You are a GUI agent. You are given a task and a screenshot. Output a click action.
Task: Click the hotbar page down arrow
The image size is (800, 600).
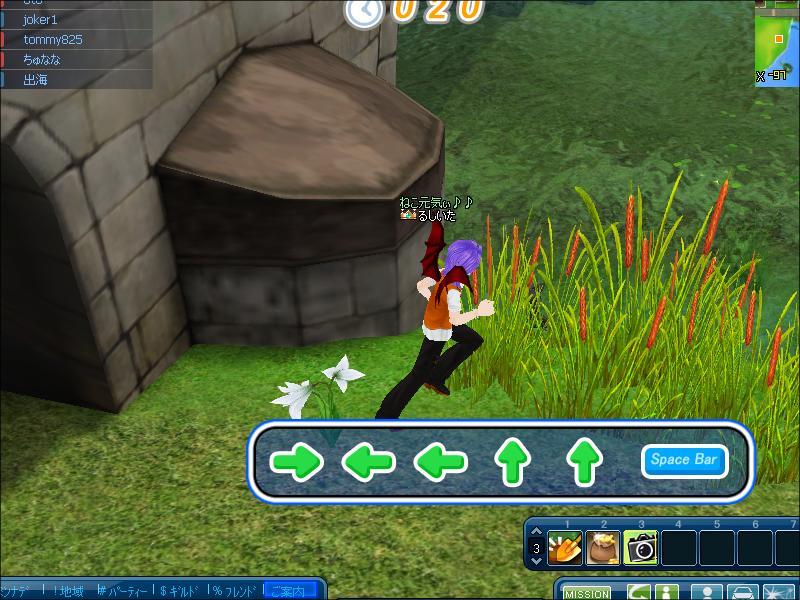[535, 562]
